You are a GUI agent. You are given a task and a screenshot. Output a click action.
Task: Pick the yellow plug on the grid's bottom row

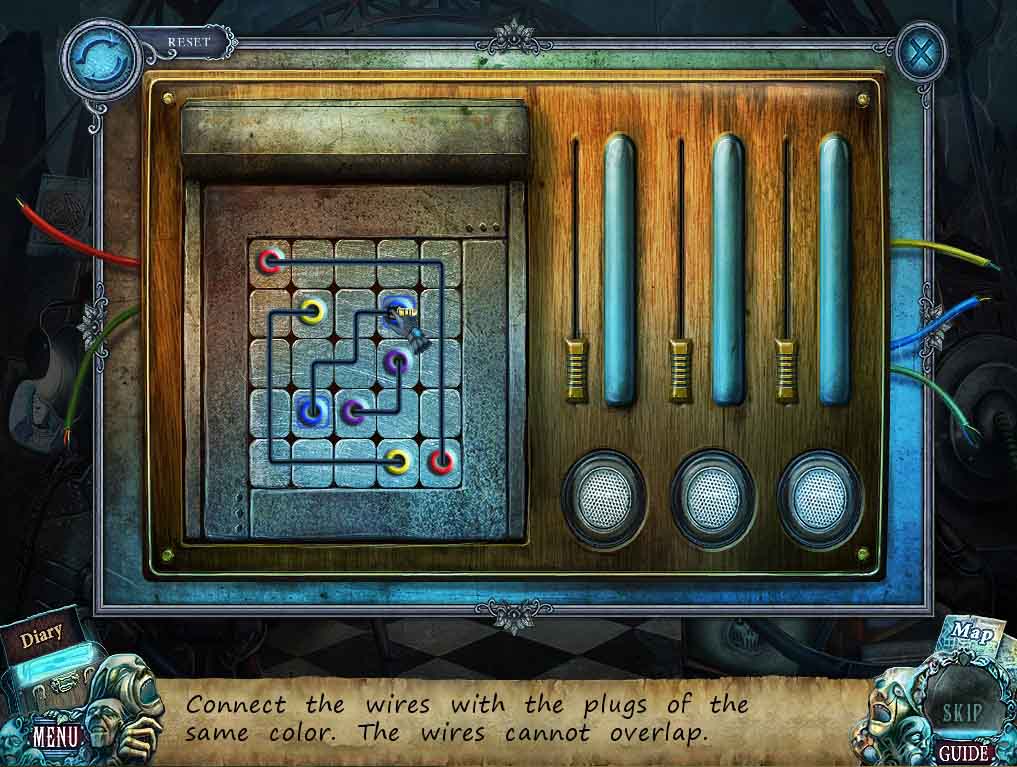pos(398,461)
